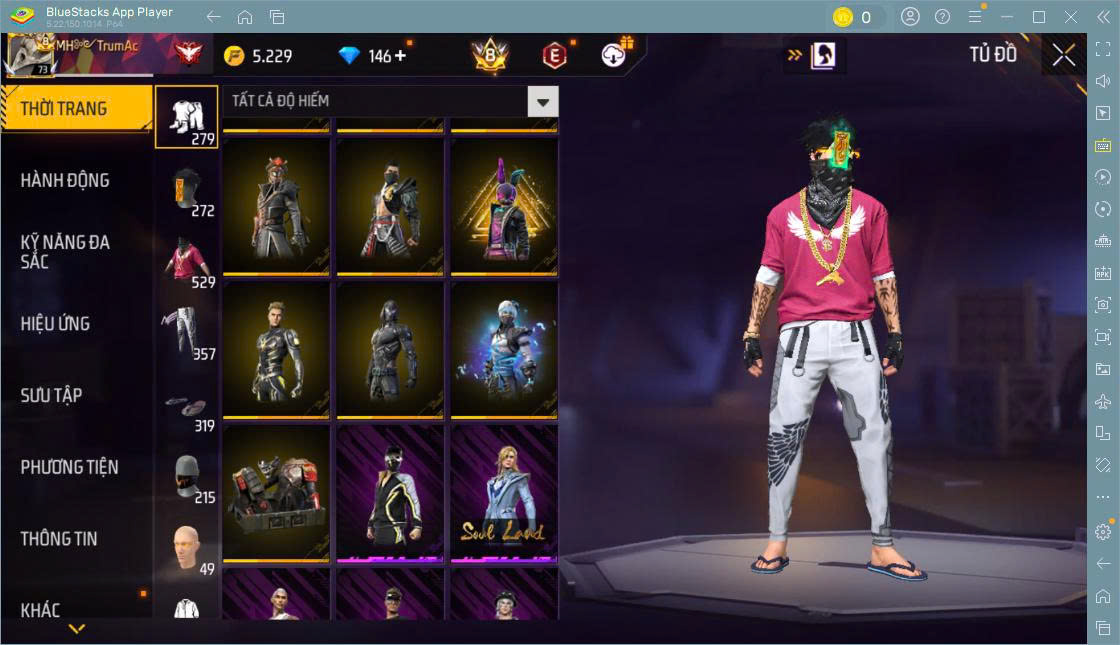Screen dimensions: 1120x645
Task: Open the SƯU TẬP category
Action: (51, 396)
